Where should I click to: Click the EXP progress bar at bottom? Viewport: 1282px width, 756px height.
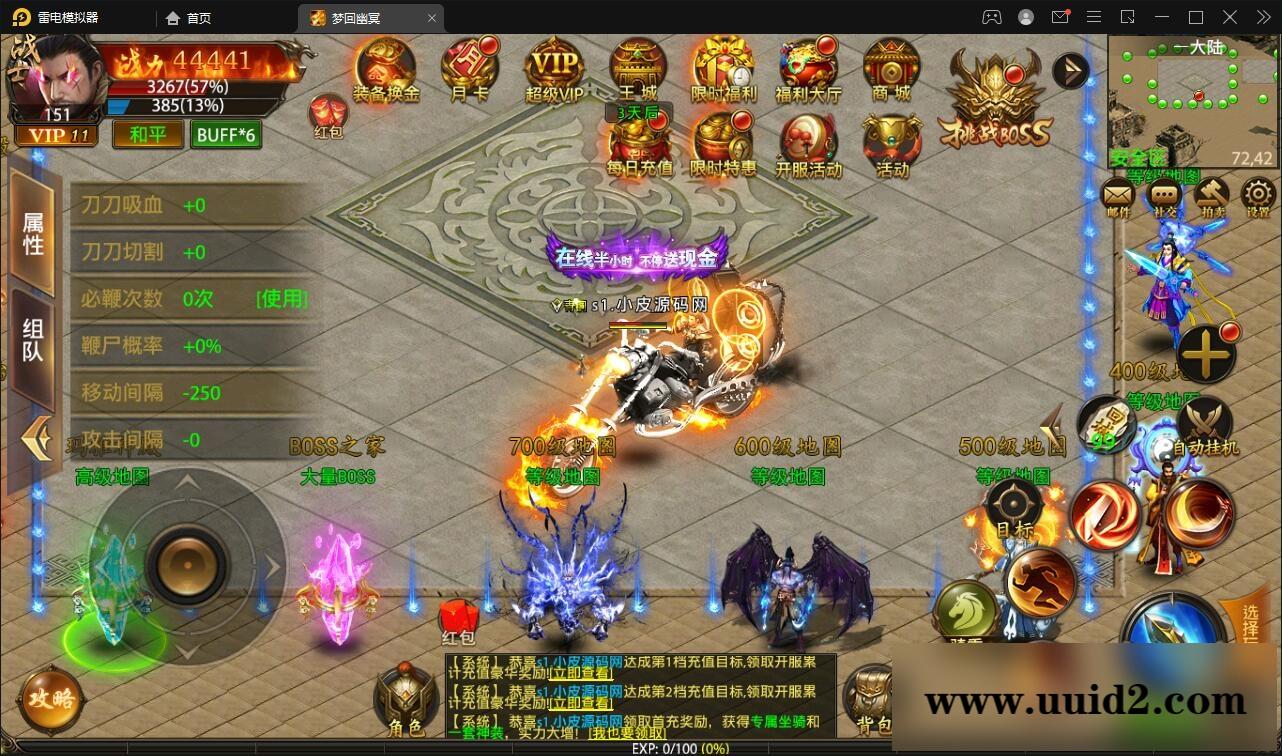(640, 748)
